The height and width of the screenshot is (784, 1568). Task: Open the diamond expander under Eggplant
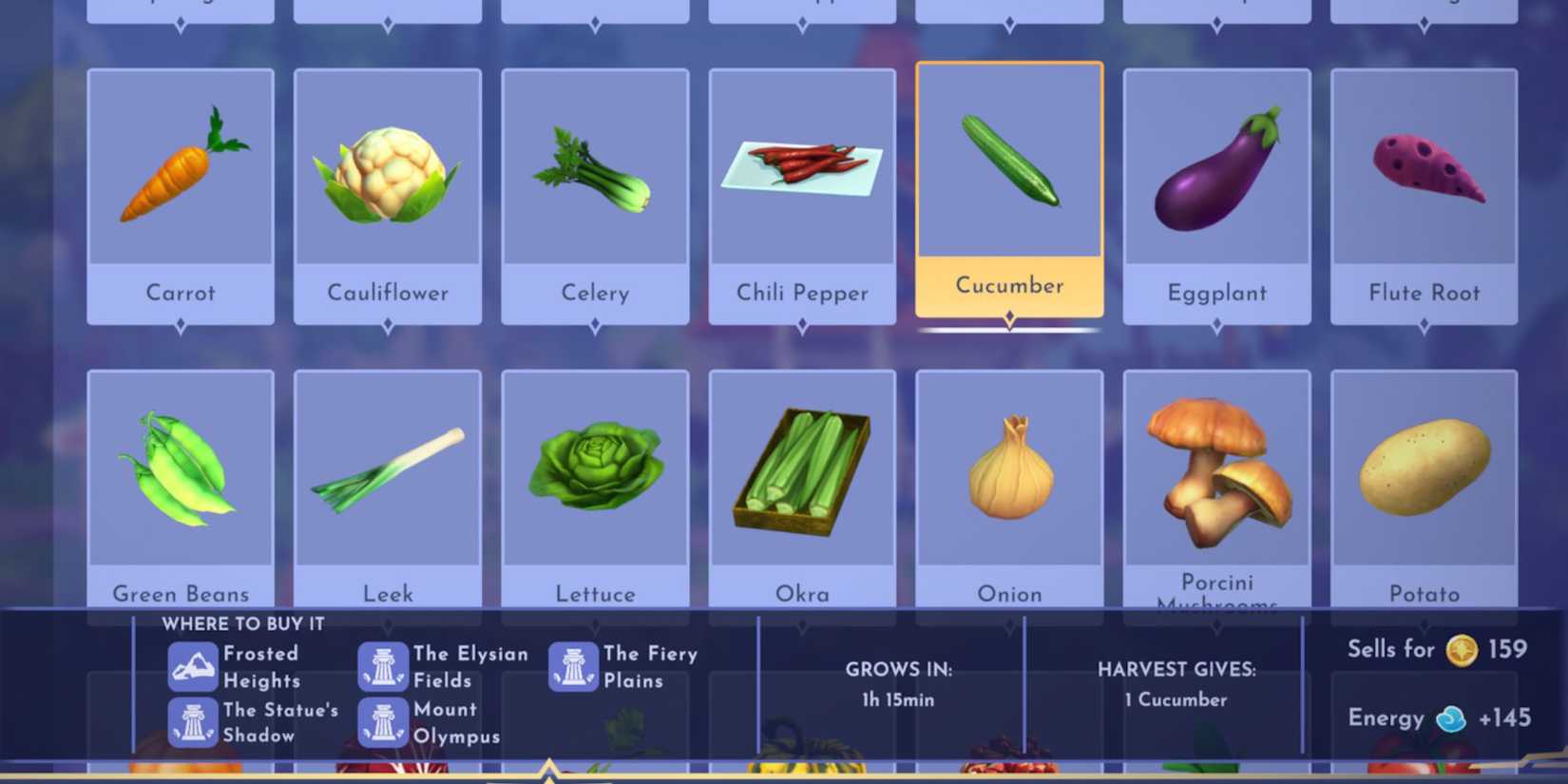(1217, 325)
